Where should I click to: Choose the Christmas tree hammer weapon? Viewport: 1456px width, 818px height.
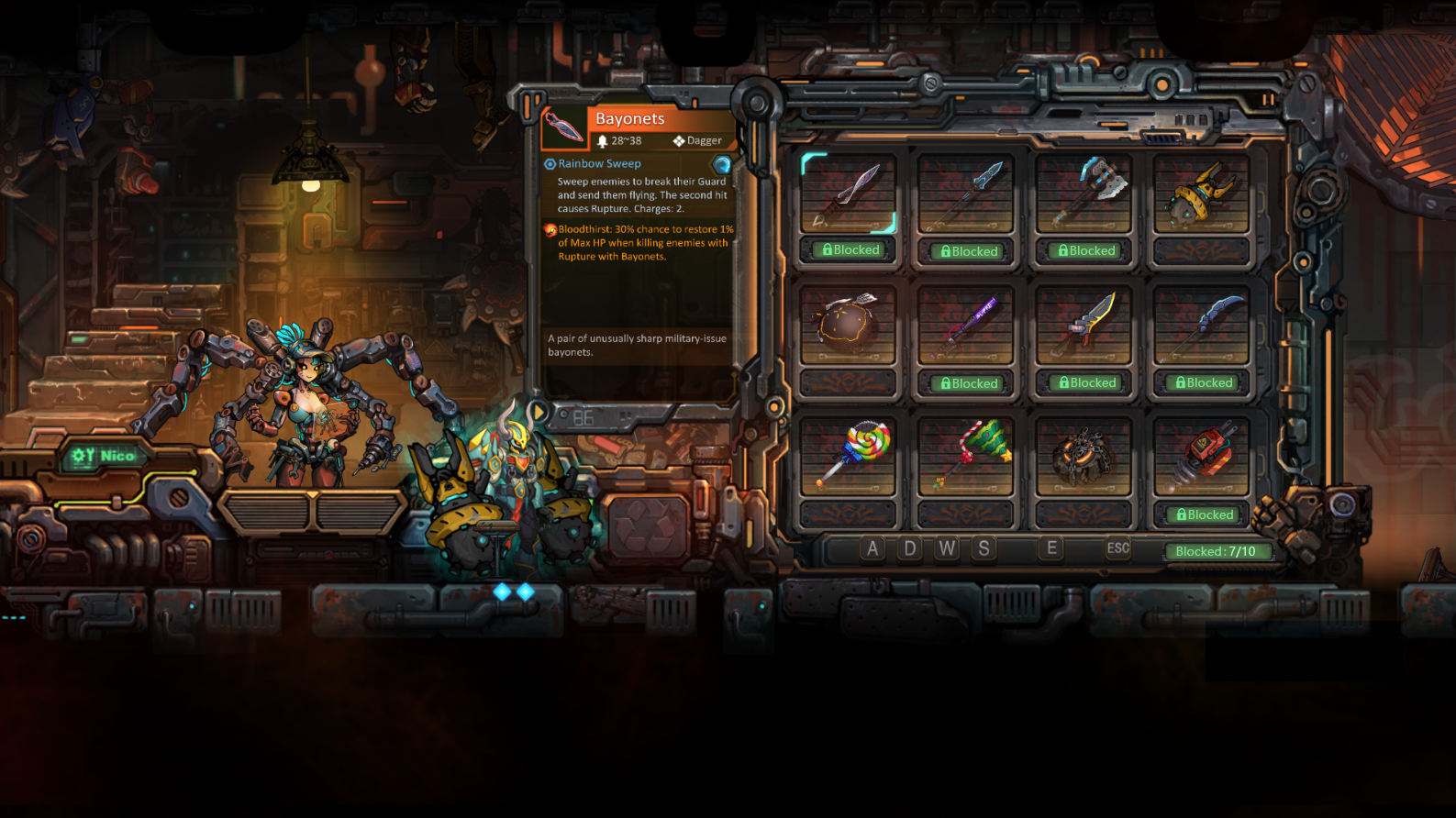pyautogui.click(x=965, y=456)
